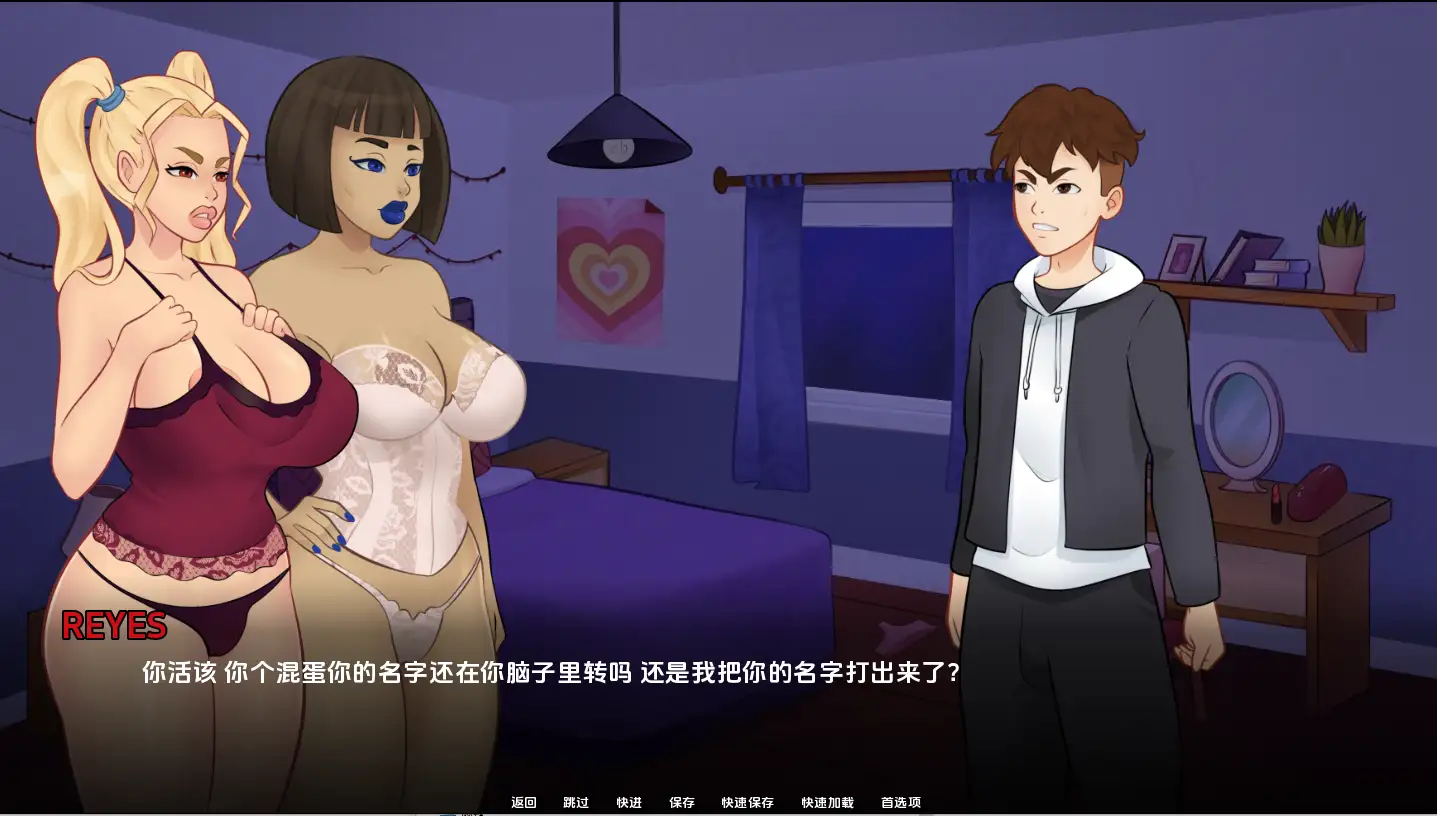Open the 保存 save screen
Image resolution: width=1437 pixels, height=816 pixels.
click(x=682, y=802)
